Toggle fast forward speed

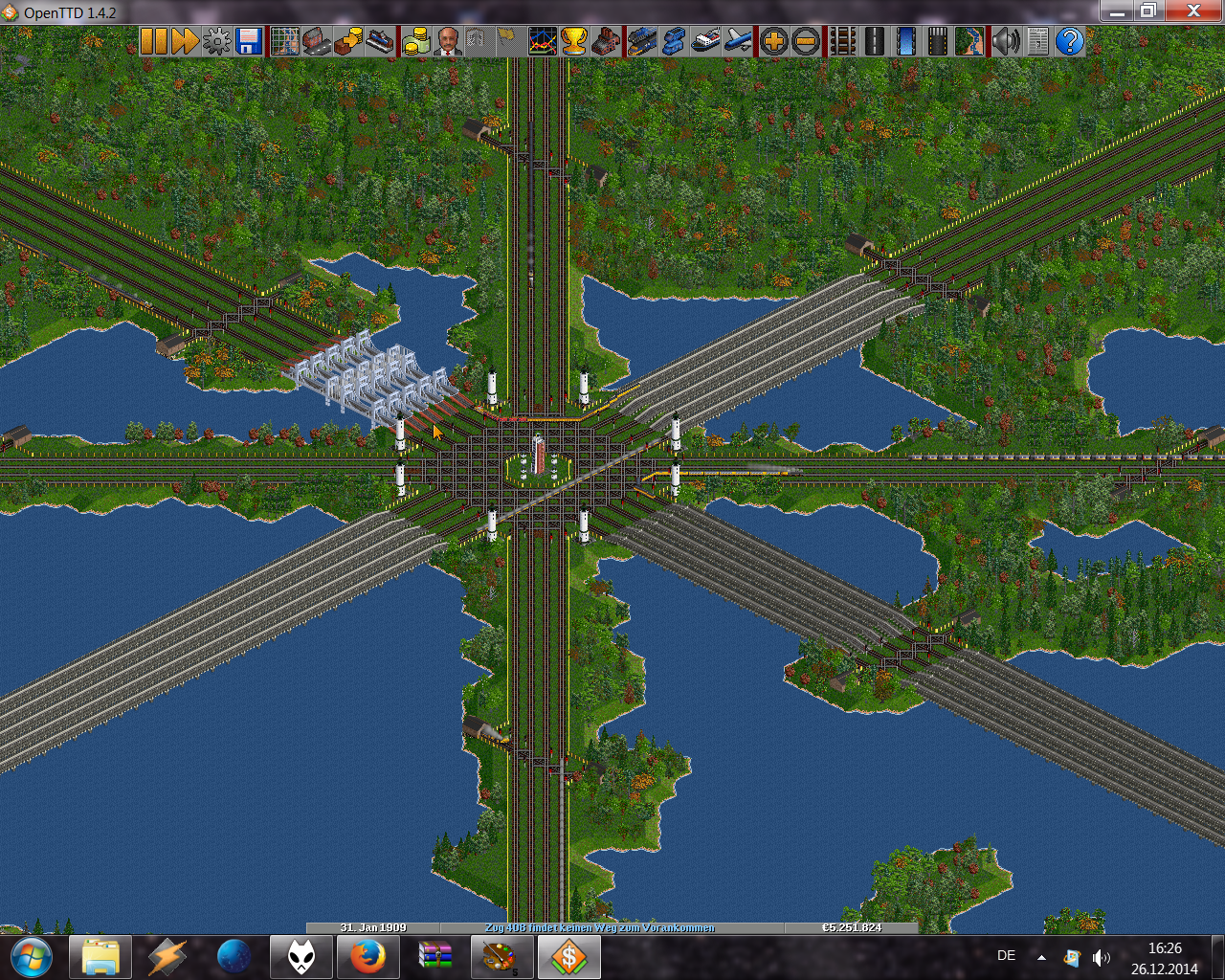coord(185,41)
